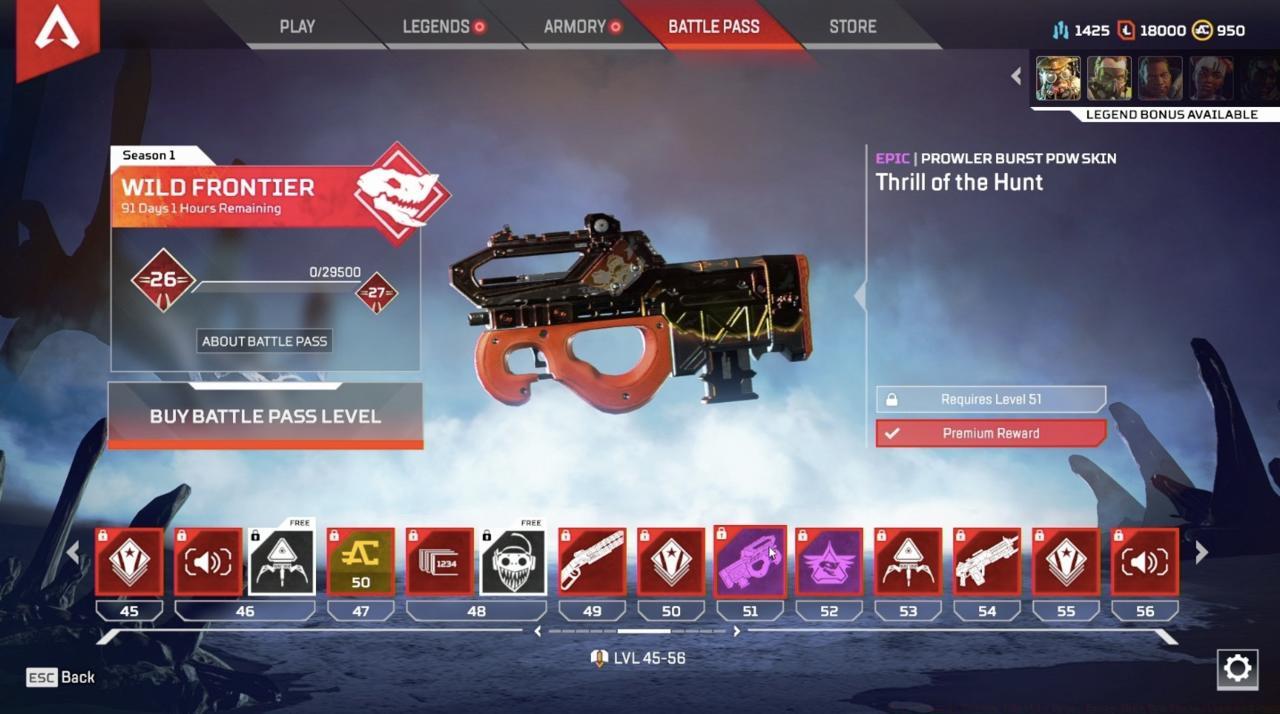The width and height of the screenshot is (1280, 714).
Task: Choose the level 48 stat tracker reward
Action: click(x=439, y=562)
